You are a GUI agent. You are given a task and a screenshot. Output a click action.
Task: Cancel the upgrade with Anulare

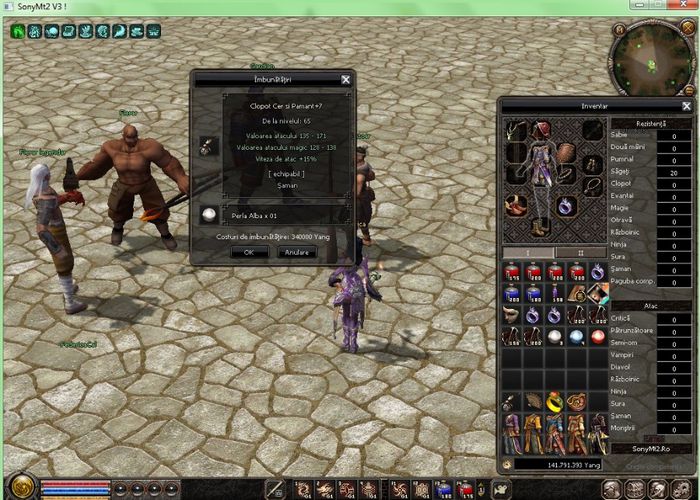tap(296, 252)
